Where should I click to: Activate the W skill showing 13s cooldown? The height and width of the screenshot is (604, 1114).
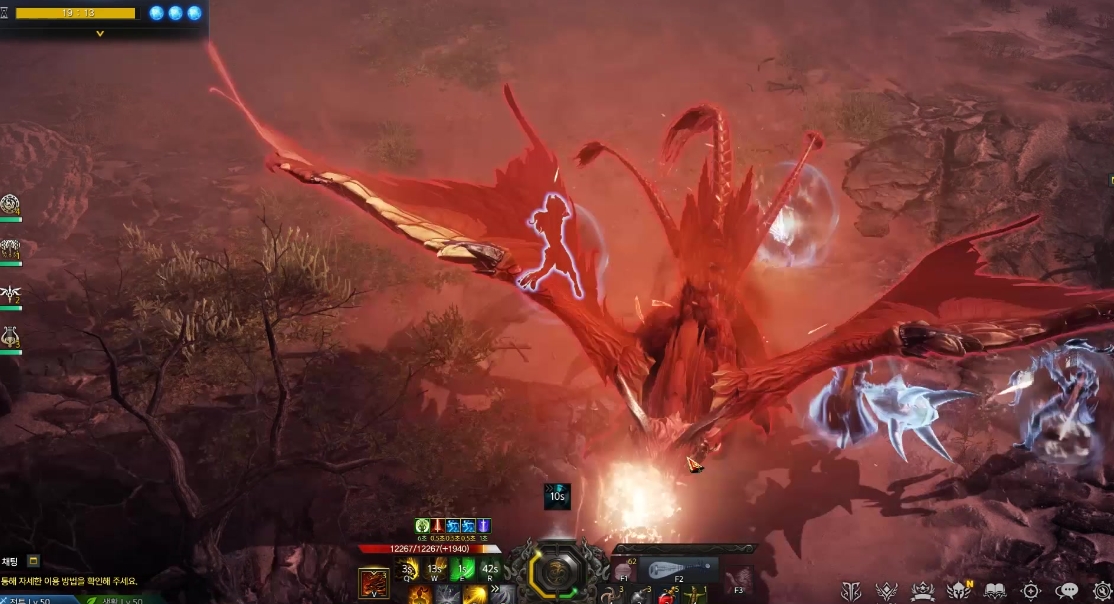coord(435,570)
